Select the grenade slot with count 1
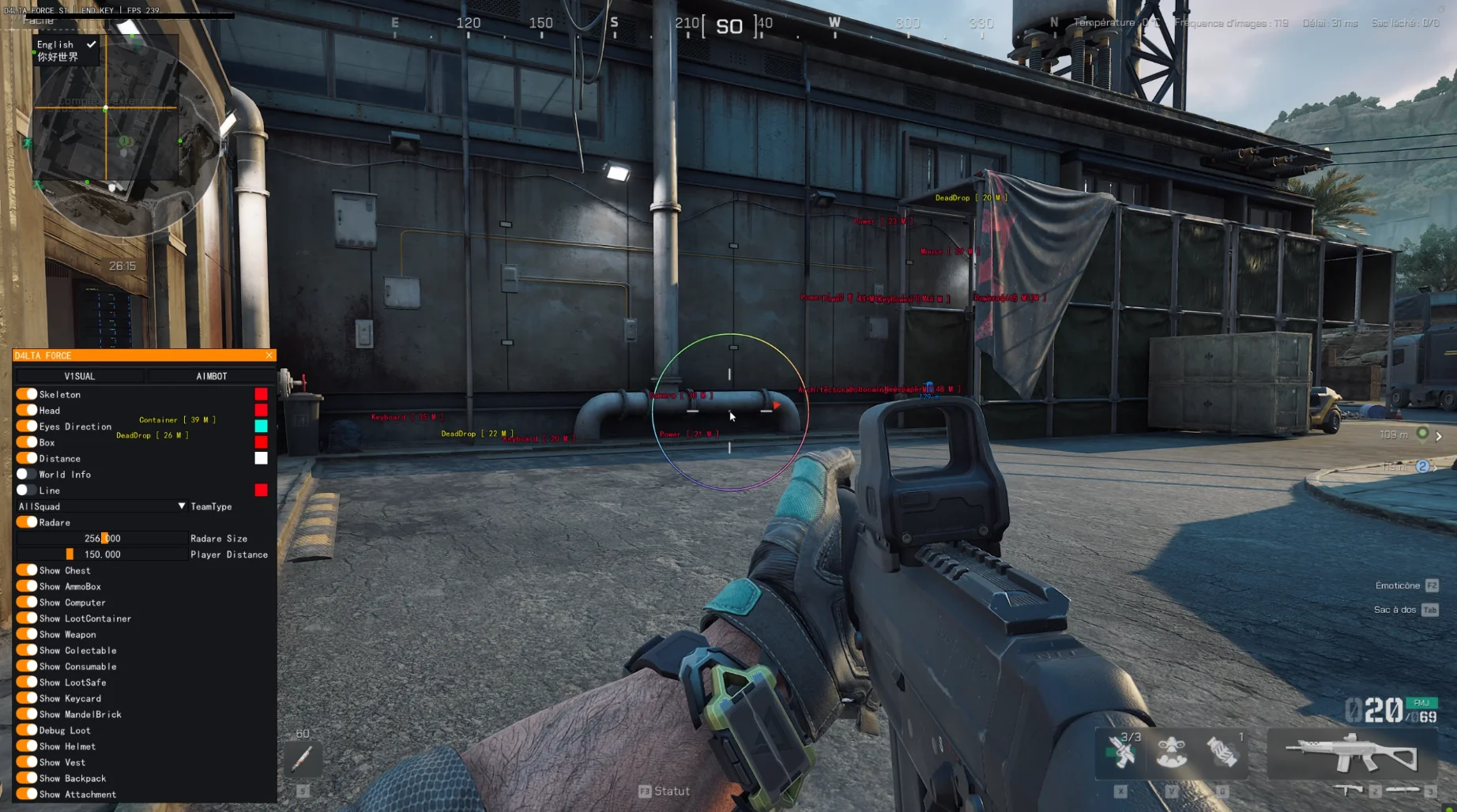Screen dimensions: 1457x812 1222,751
